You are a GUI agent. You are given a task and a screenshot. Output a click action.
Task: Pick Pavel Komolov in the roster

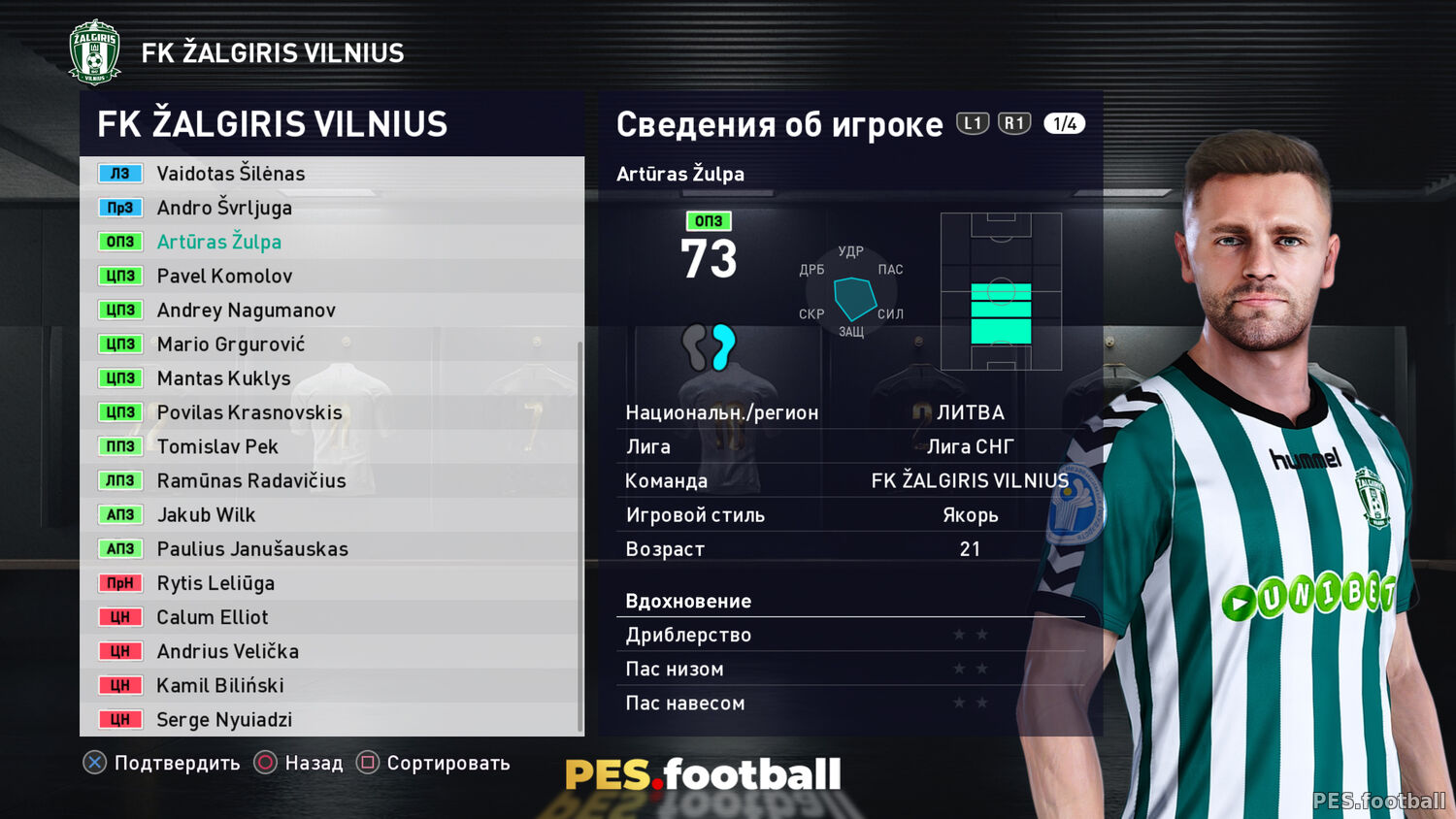tap(224, 277)
